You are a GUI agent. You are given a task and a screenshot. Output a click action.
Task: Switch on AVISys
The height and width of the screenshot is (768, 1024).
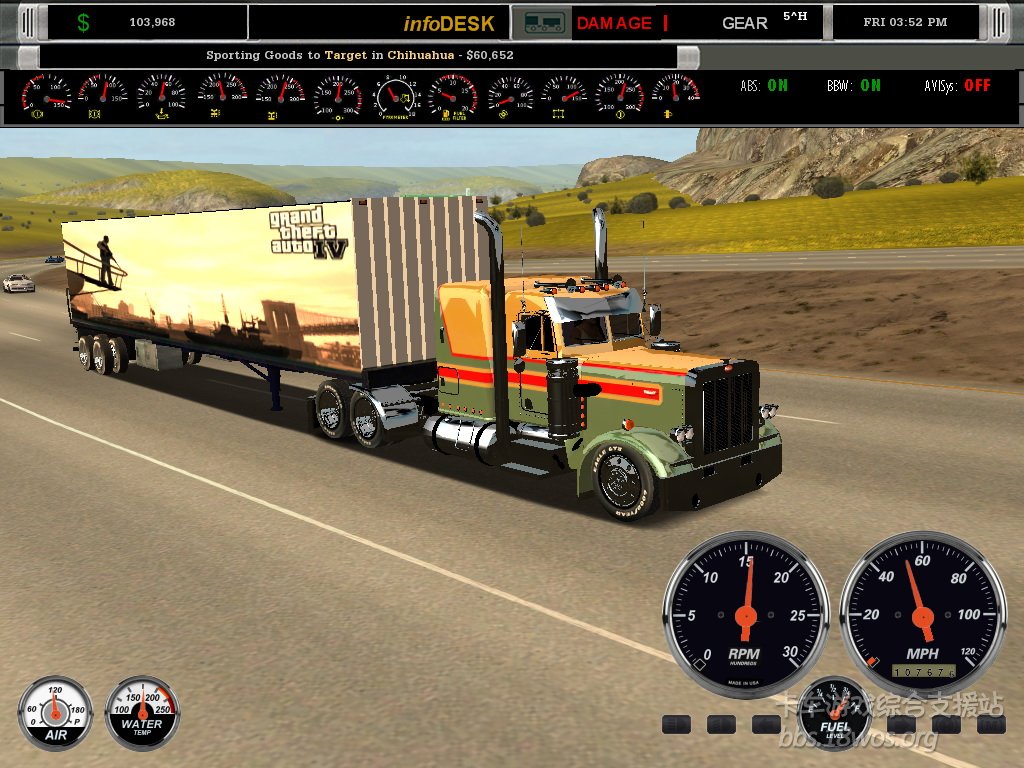point(957,86)
